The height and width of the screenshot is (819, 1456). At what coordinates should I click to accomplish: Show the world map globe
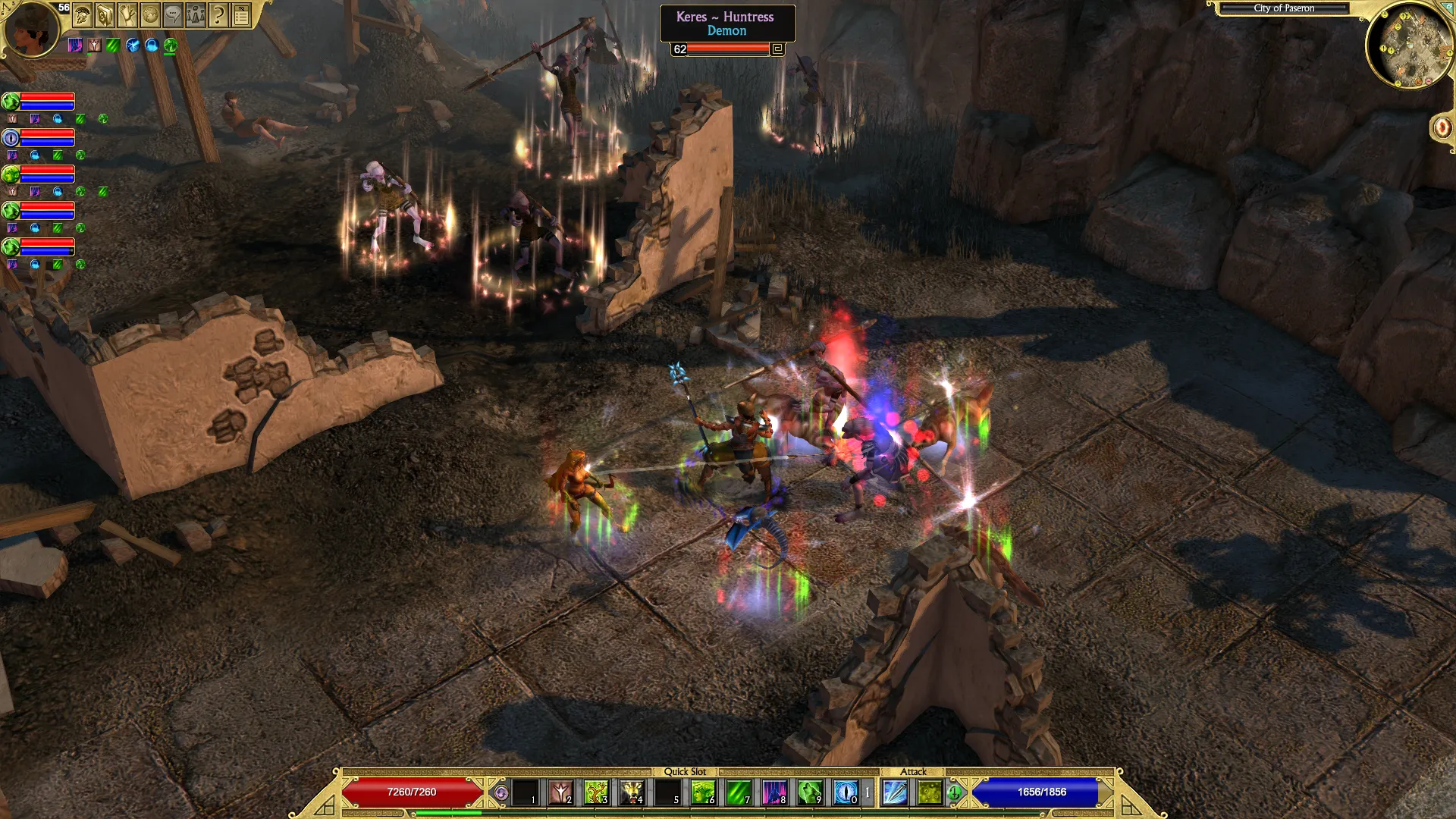pos(150,14)
